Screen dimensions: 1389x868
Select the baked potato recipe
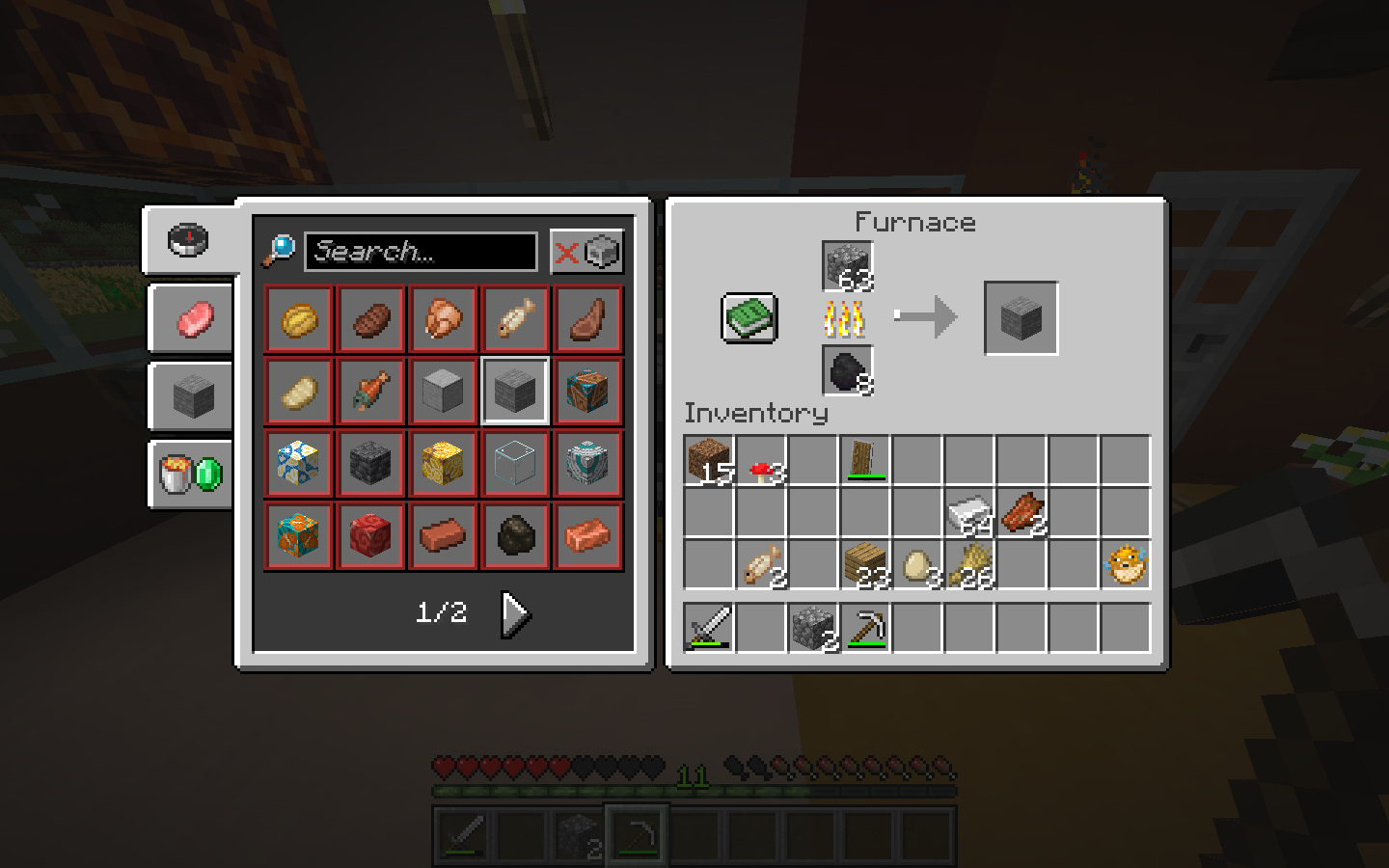click(298, 391)
